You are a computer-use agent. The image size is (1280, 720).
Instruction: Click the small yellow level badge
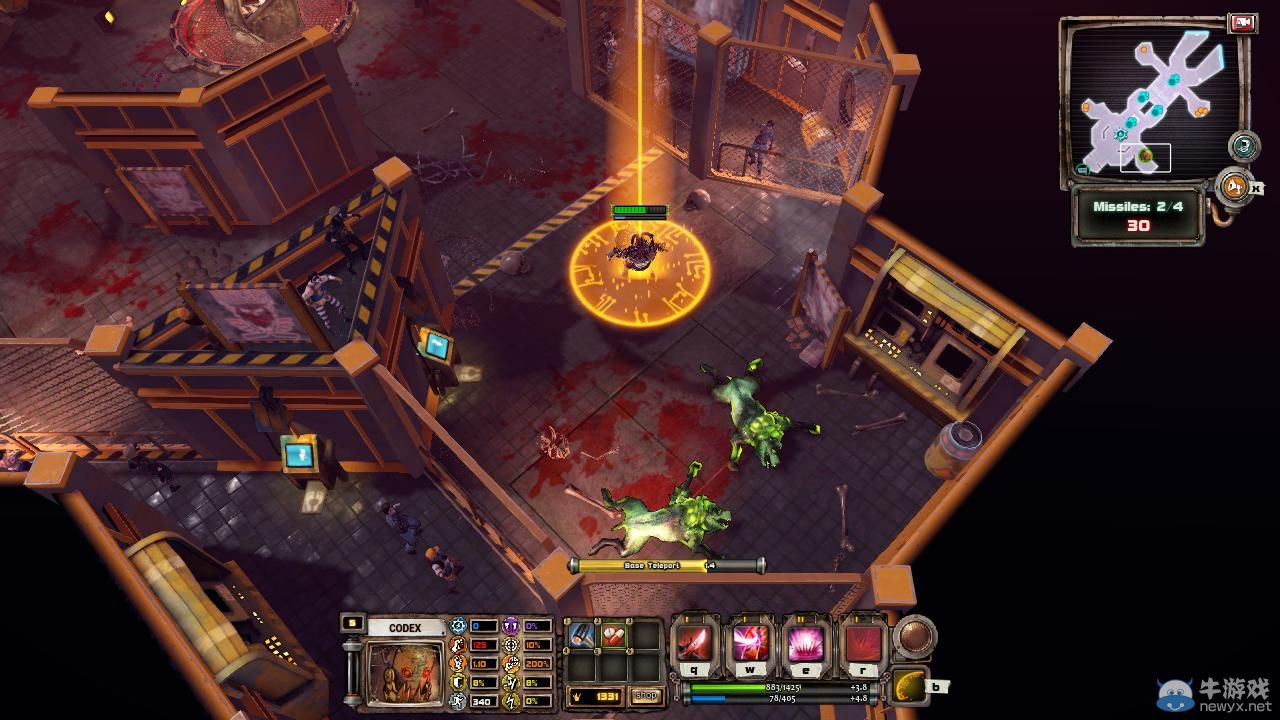pos(351,622)
